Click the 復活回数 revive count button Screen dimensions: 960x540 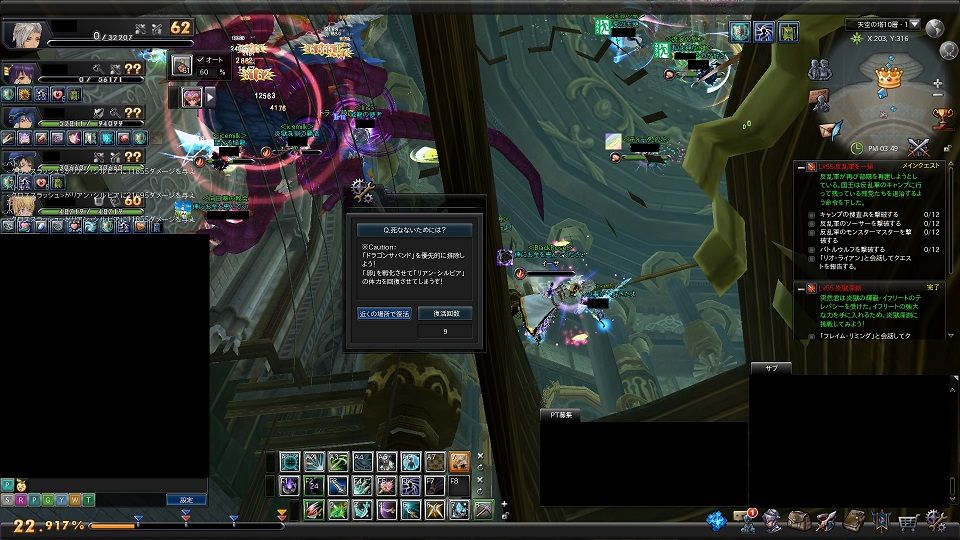(445, 313)
